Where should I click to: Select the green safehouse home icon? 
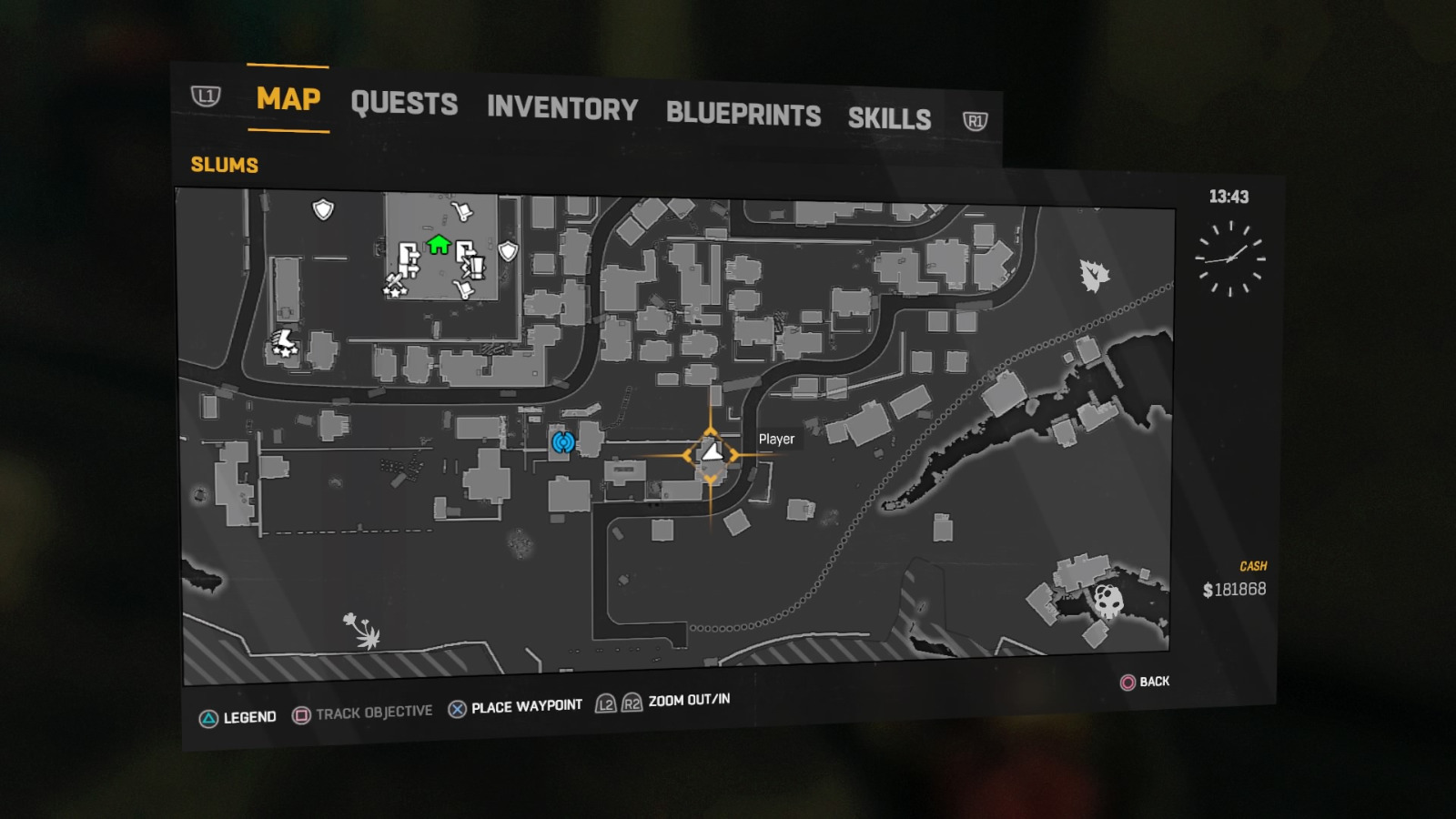point(437,244)
